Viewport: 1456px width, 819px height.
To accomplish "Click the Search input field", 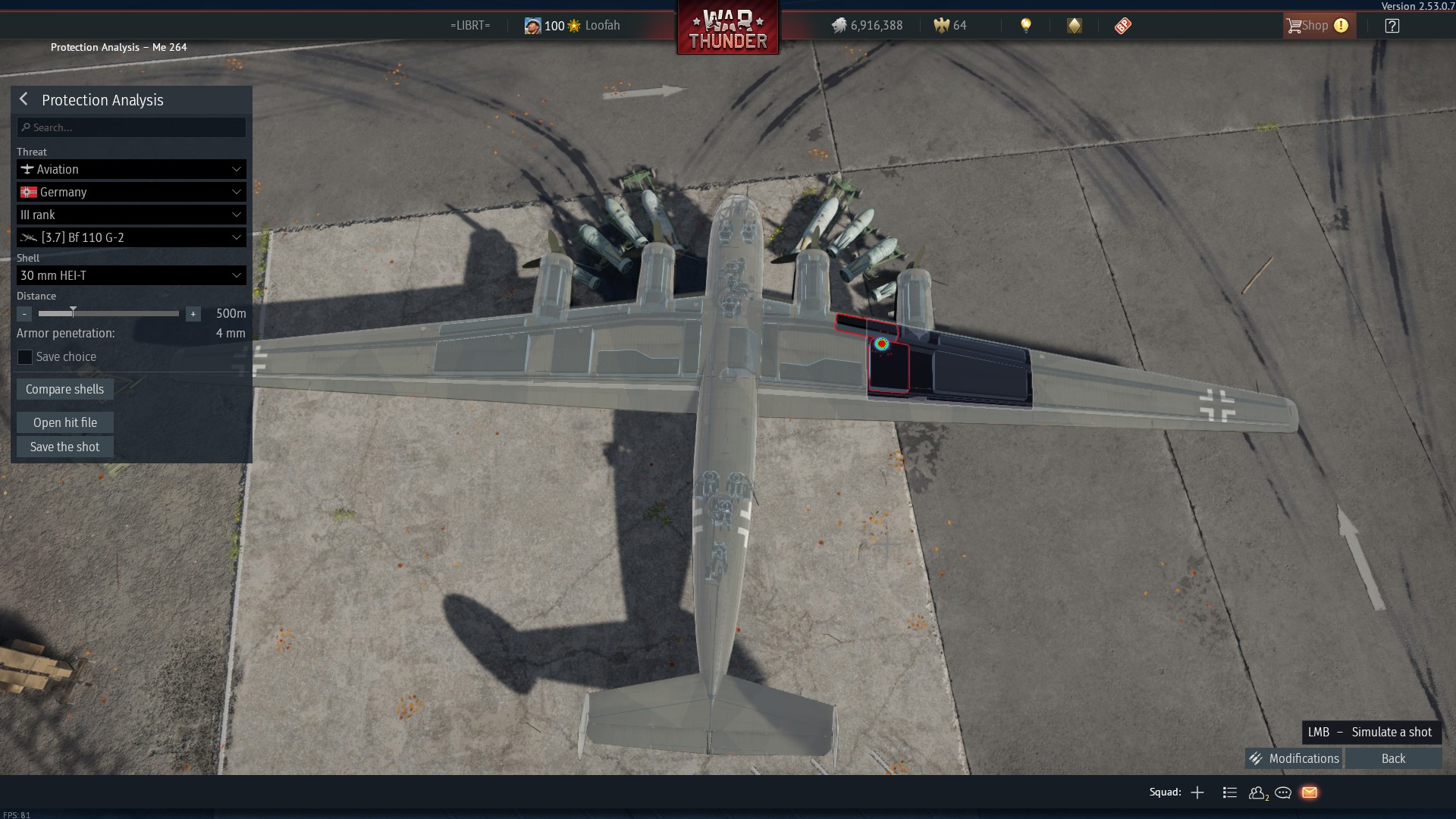I will (131, 127).
